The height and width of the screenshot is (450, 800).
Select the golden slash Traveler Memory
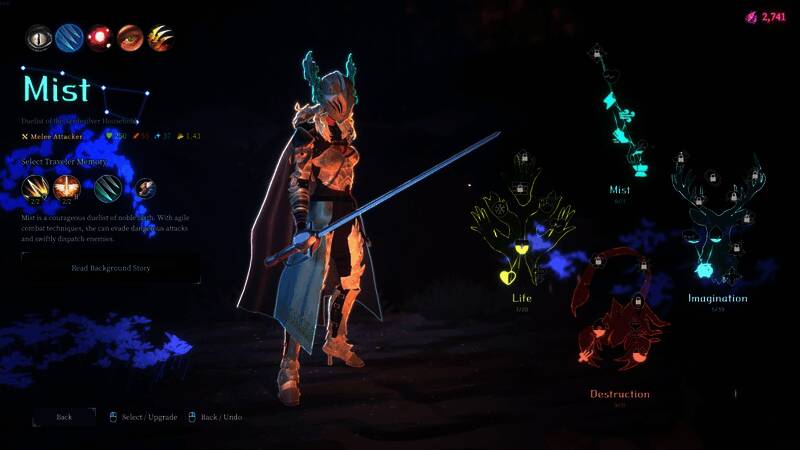click(35, 187)
